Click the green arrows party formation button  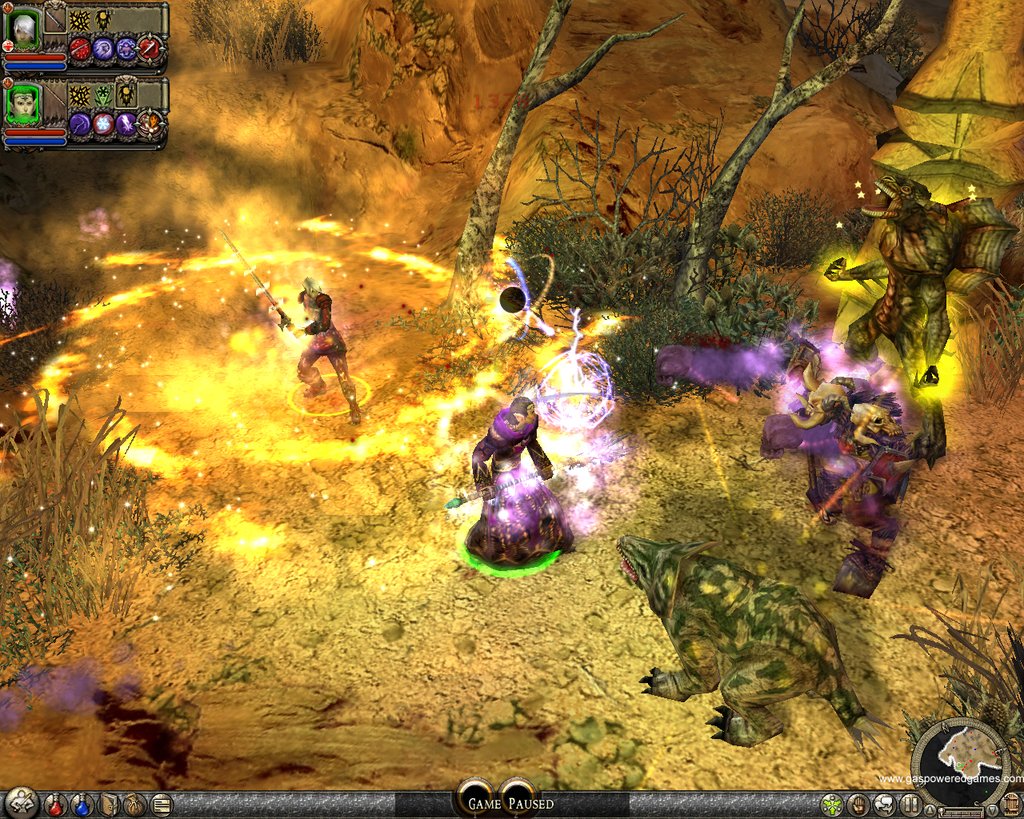[832, 804]
